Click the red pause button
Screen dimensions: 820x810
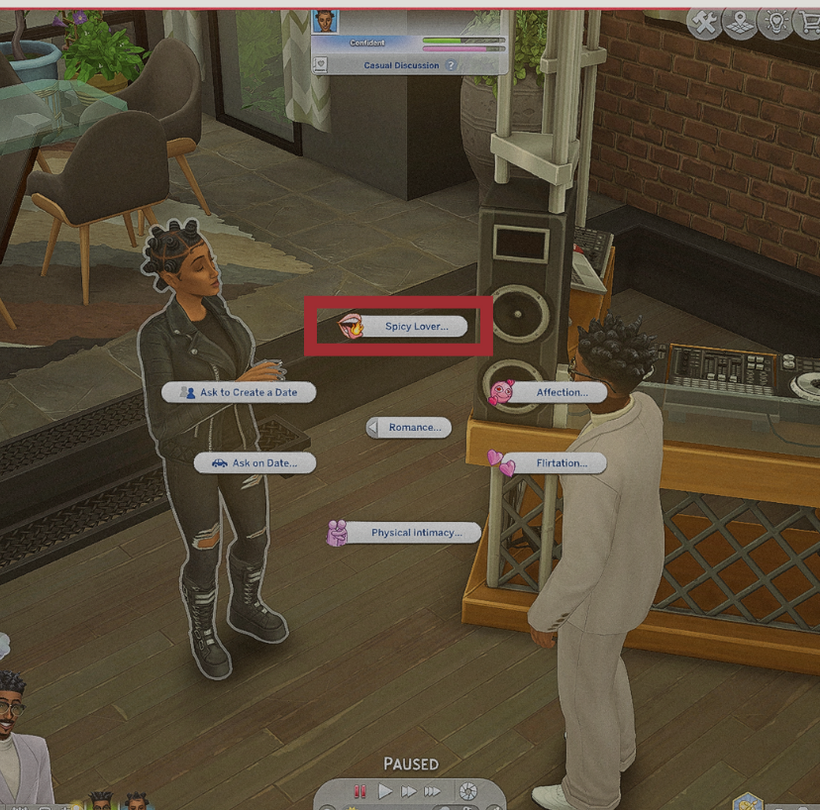(360, 792)
